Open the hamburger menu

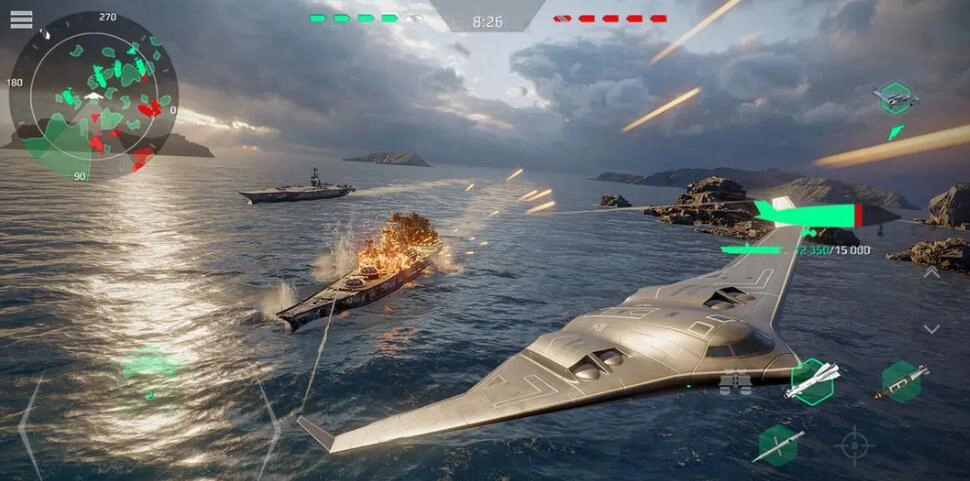pos(21,19)
